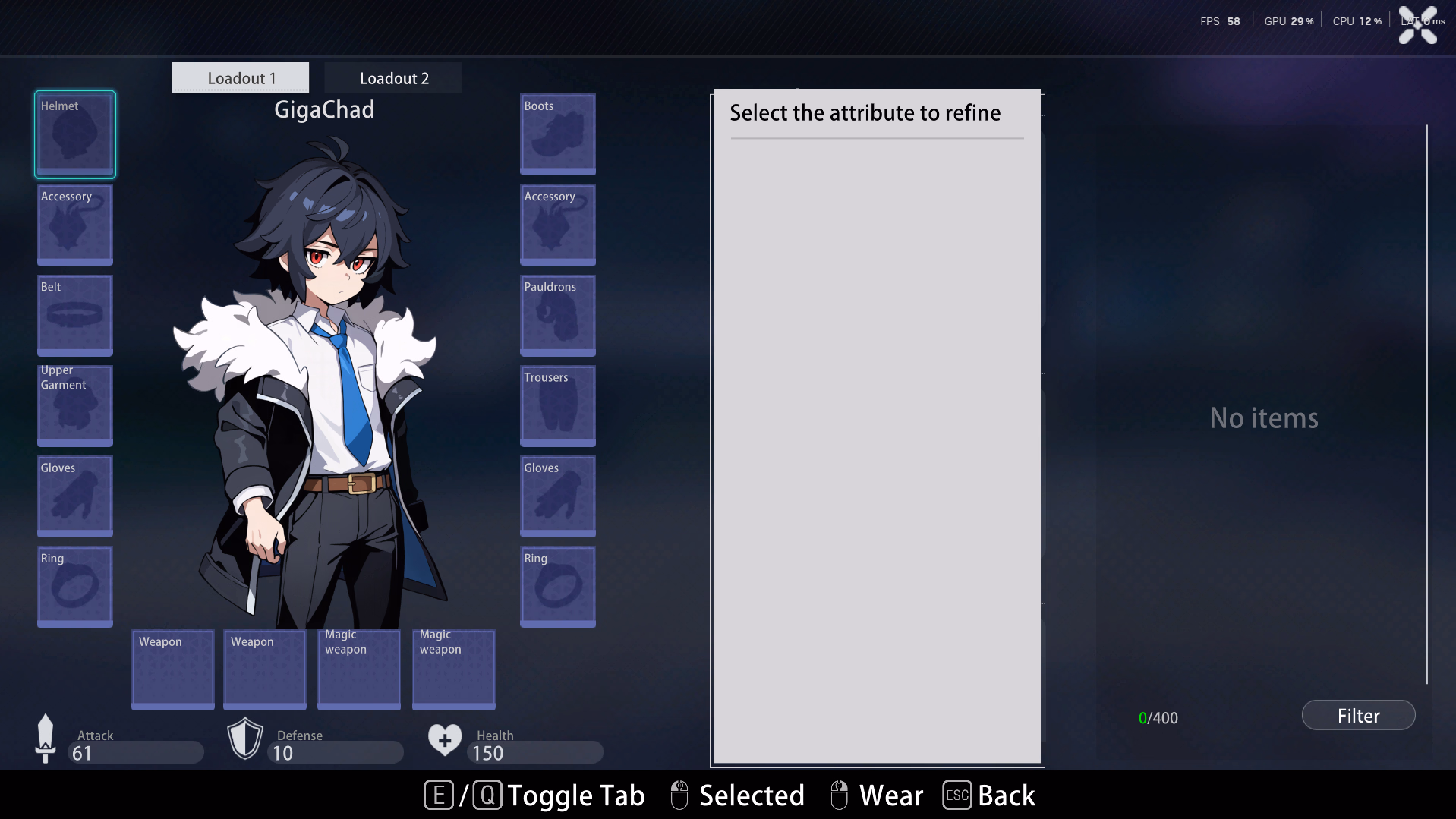Select the Boots equipment slot
1456x819 pixels.
[x=557, y=134]
